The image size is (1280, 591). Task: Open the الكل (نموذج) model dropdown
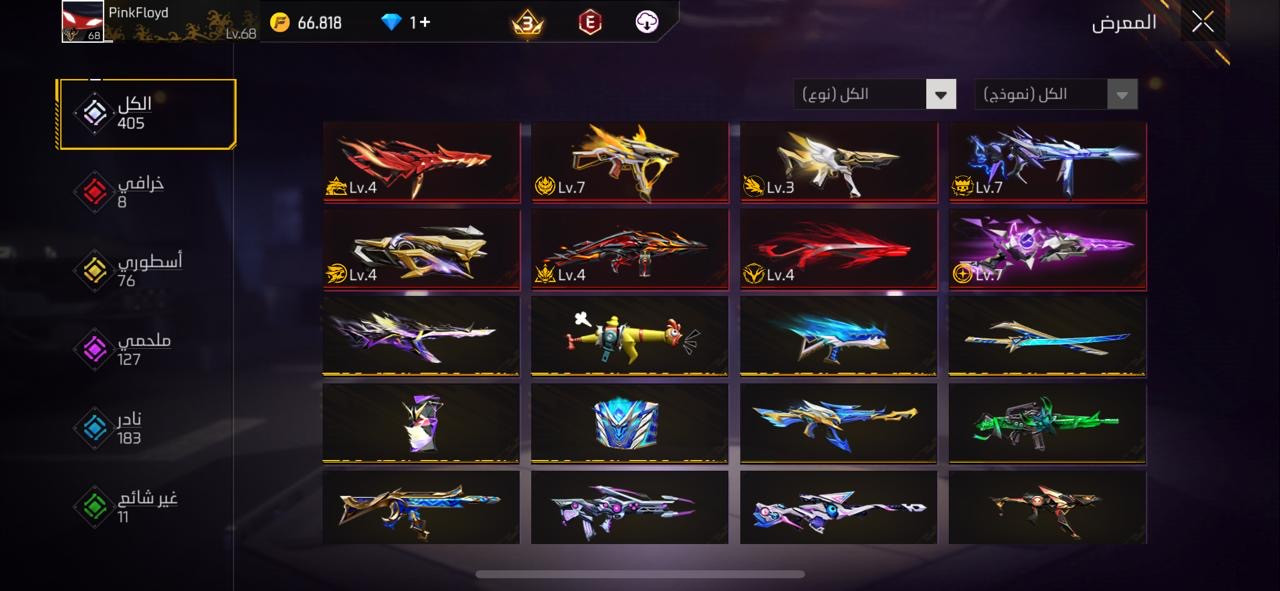[1056, 95]
